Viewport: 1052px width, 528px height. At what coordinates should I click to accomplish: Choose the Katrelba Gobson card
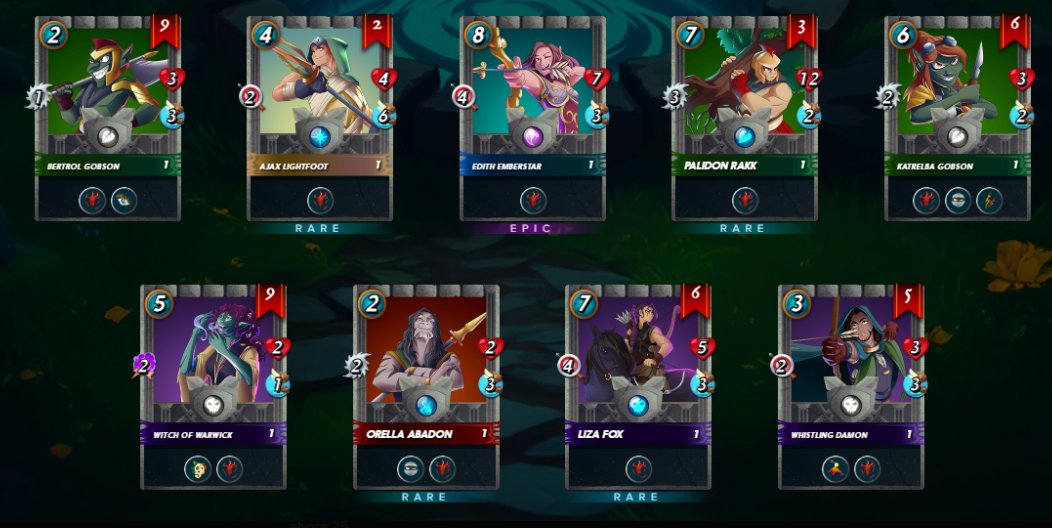click(x=958, y=118)
